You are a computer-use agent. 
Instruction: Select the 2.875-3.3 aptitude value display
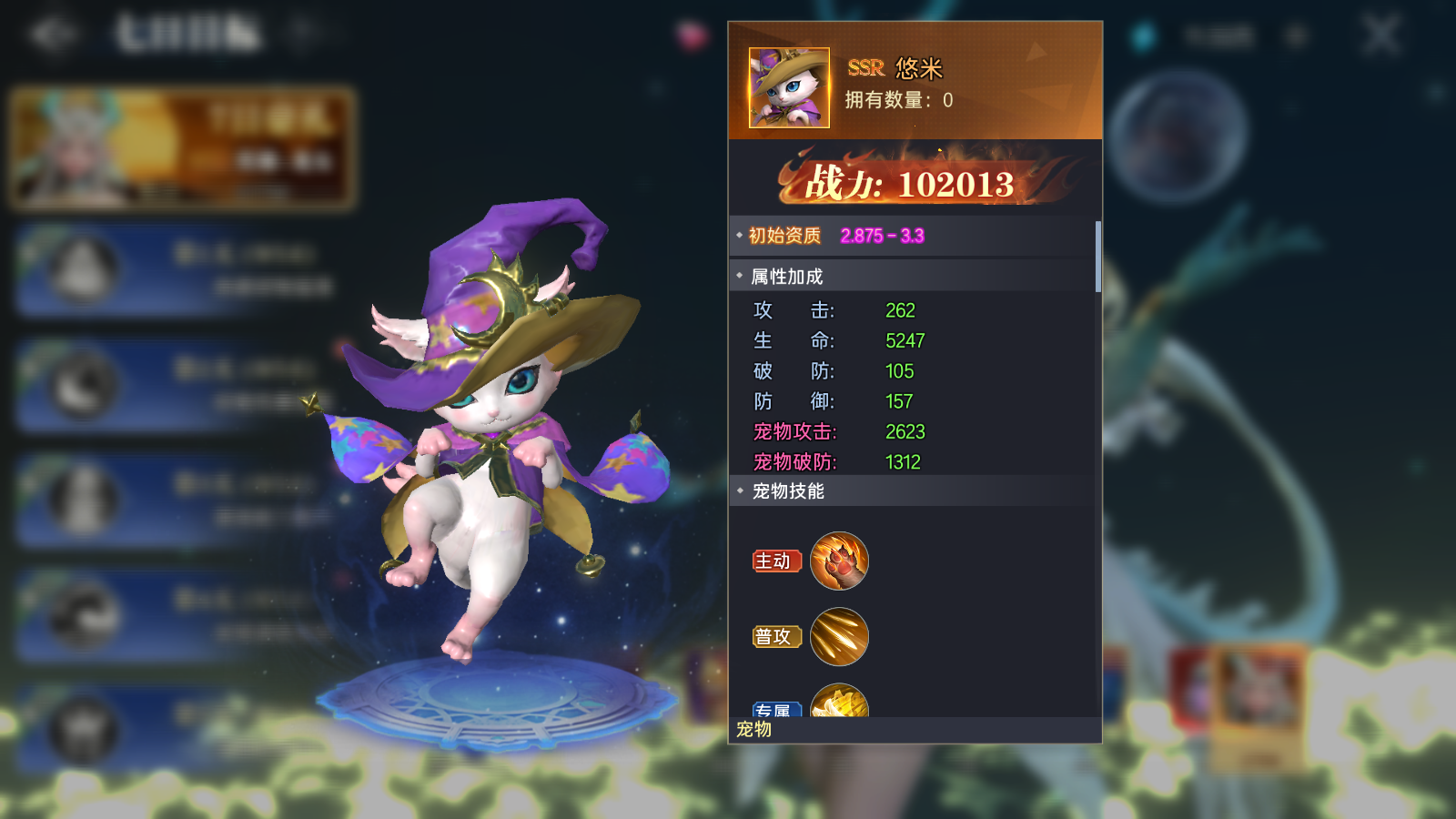(x=881, y=234)
